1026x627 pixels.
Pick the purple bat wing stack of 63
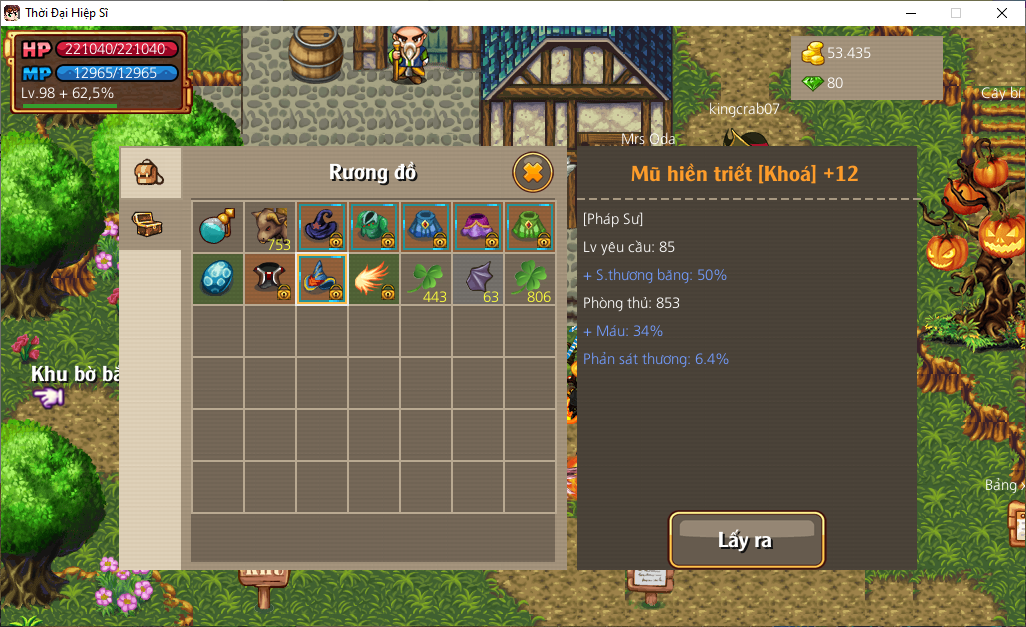[x=478, y=279]
